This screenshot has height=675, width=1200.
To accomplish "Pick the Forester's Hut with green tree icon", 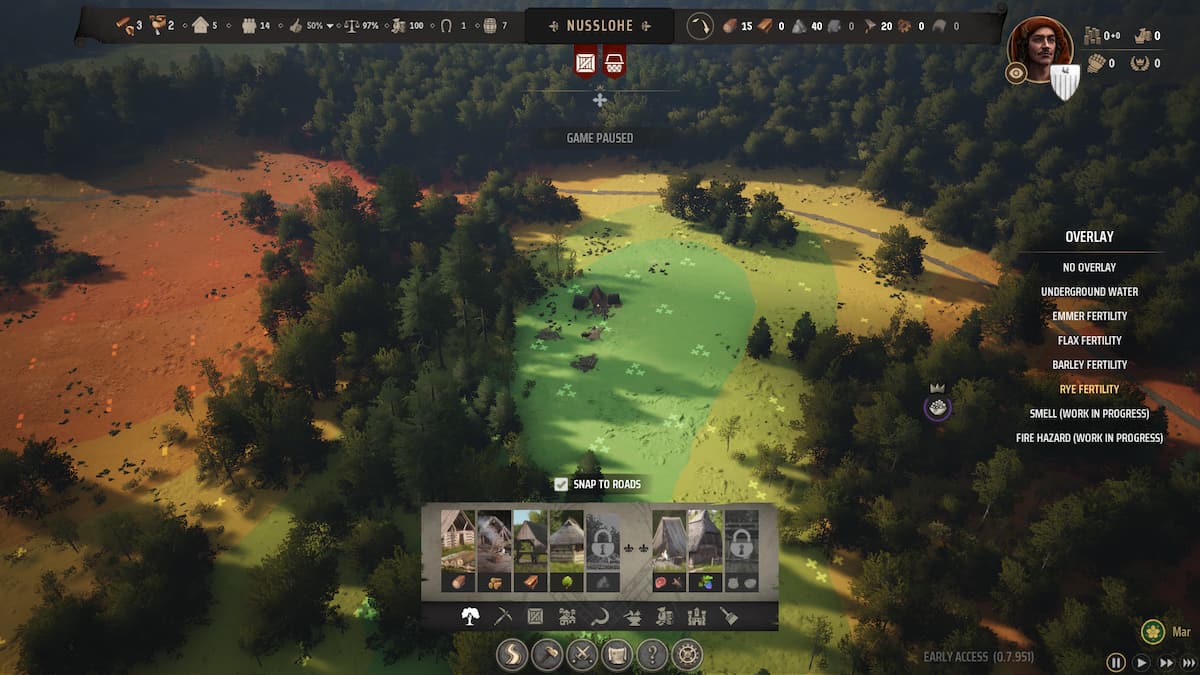I will pyautogui.click(x=566, y=550).
